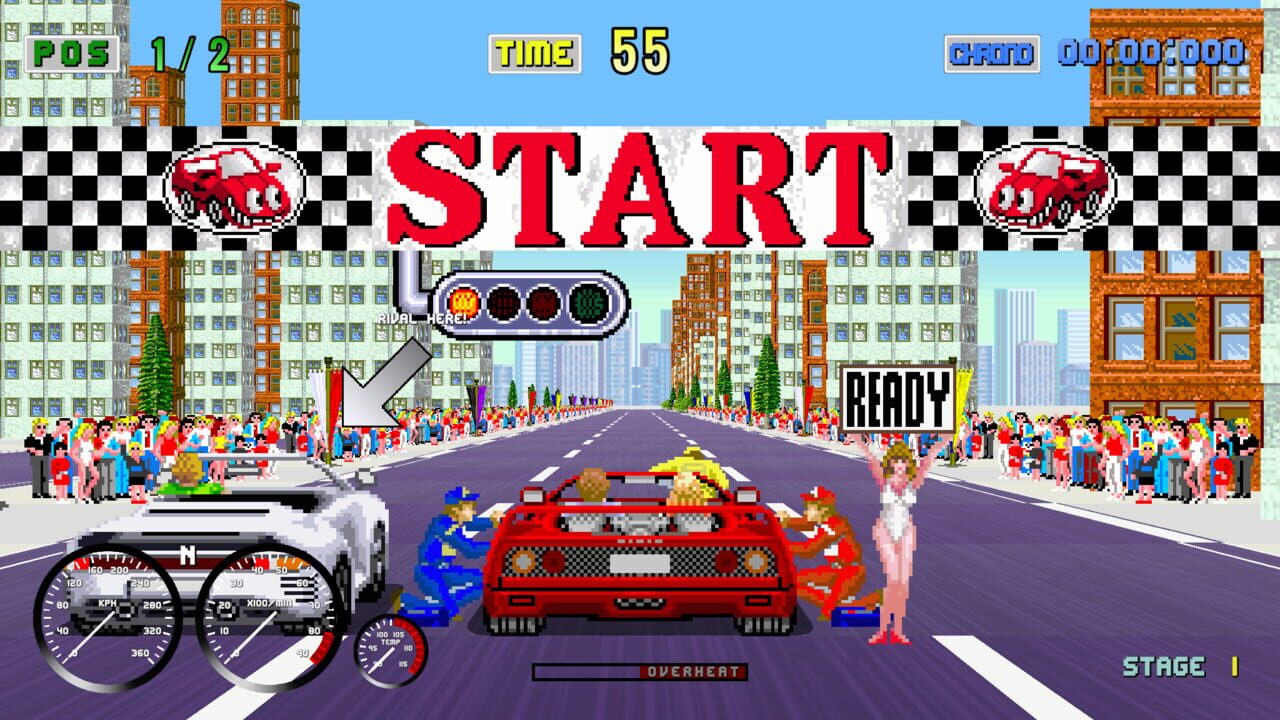Select the START banner text

coord(640,185)
